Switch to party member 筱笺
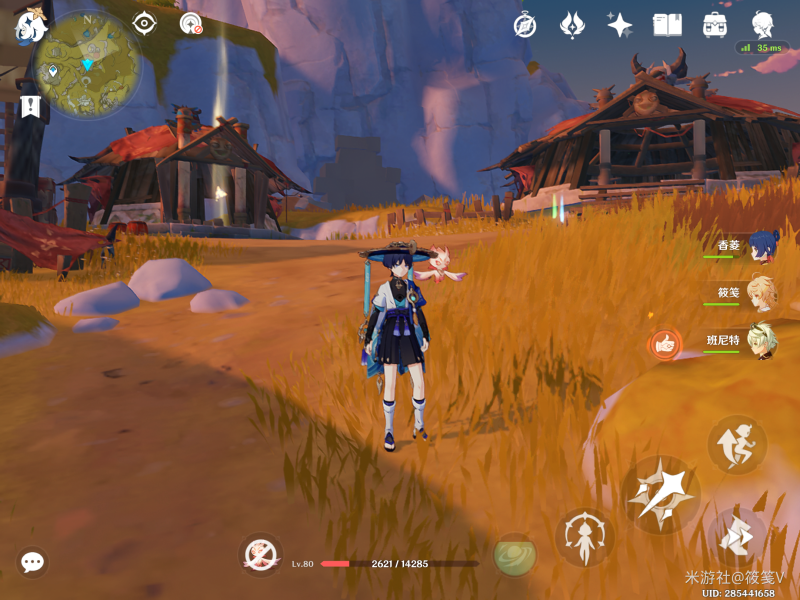Screen dimensions: 800x600 (761, 294)
